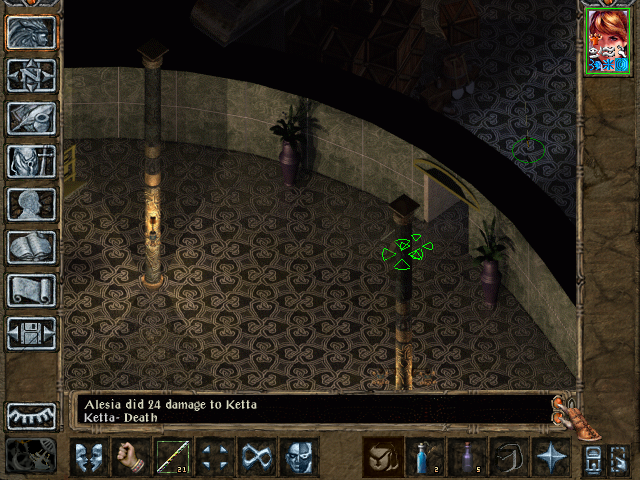Select the fist weapon slot
Viewport: 640px width, 480px height.
[131, 457]
